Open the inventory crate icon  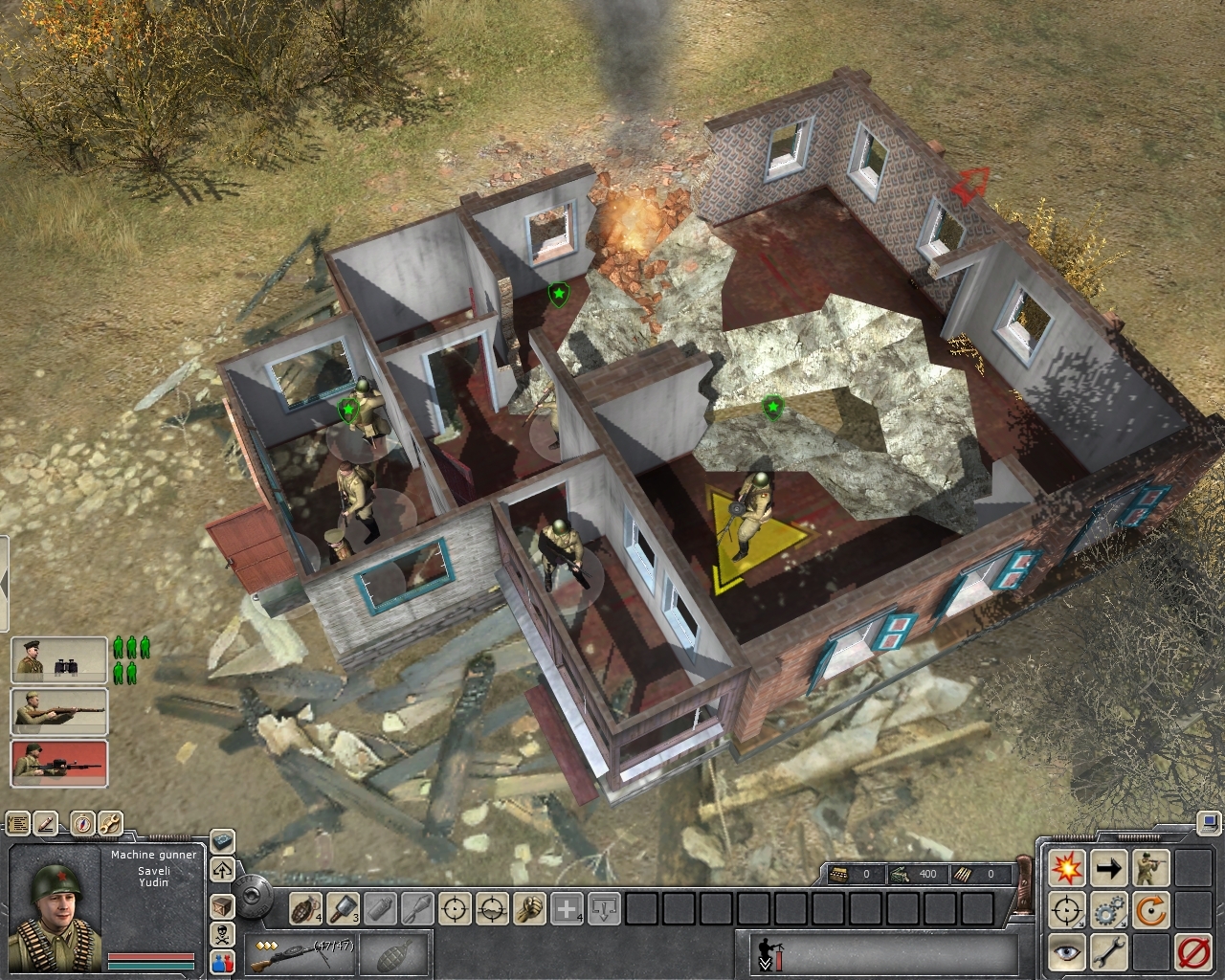tap(222, 904)
